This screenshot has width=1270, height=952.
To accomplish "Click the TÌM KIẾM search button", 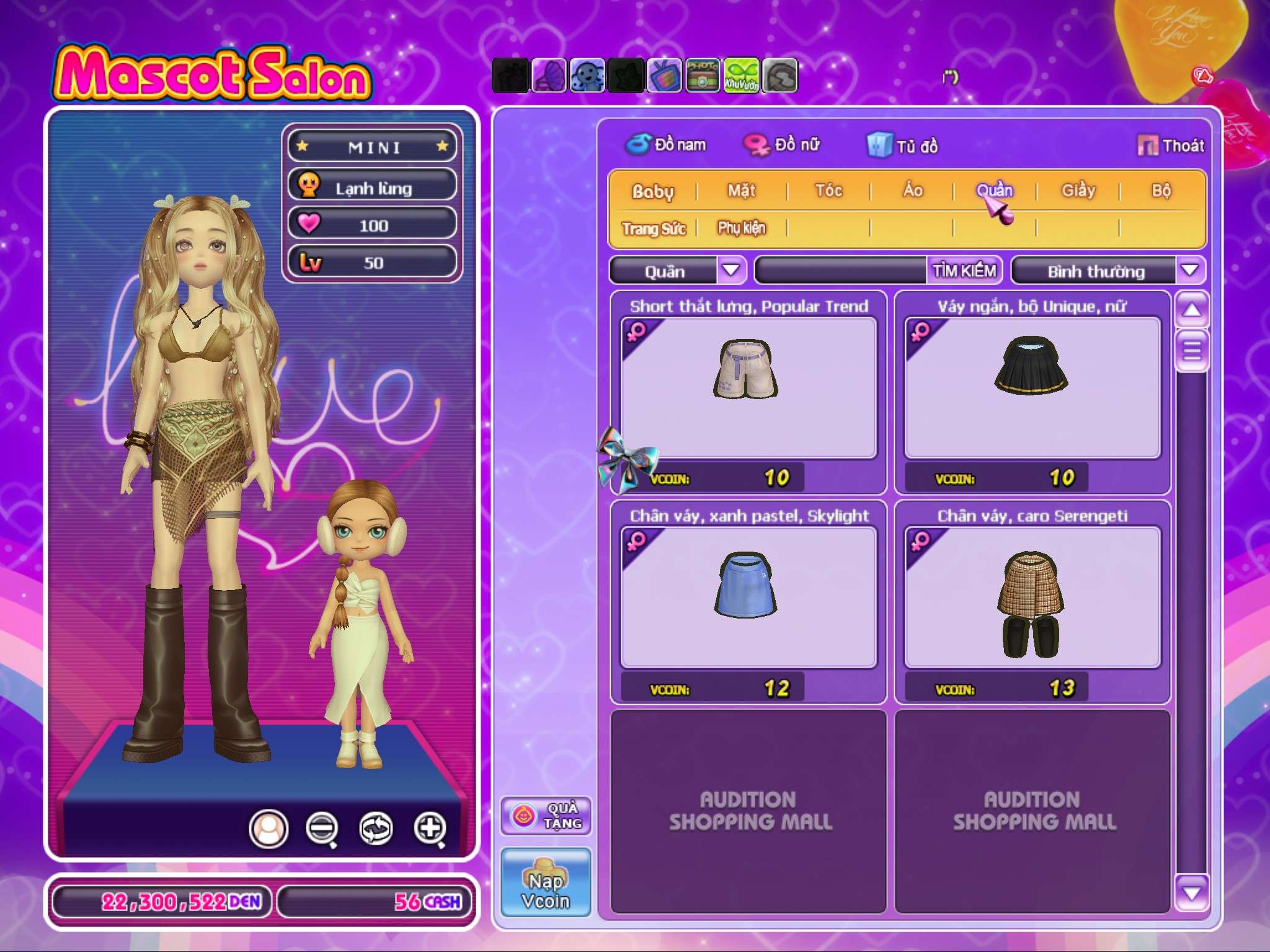I will coord(964,271).
